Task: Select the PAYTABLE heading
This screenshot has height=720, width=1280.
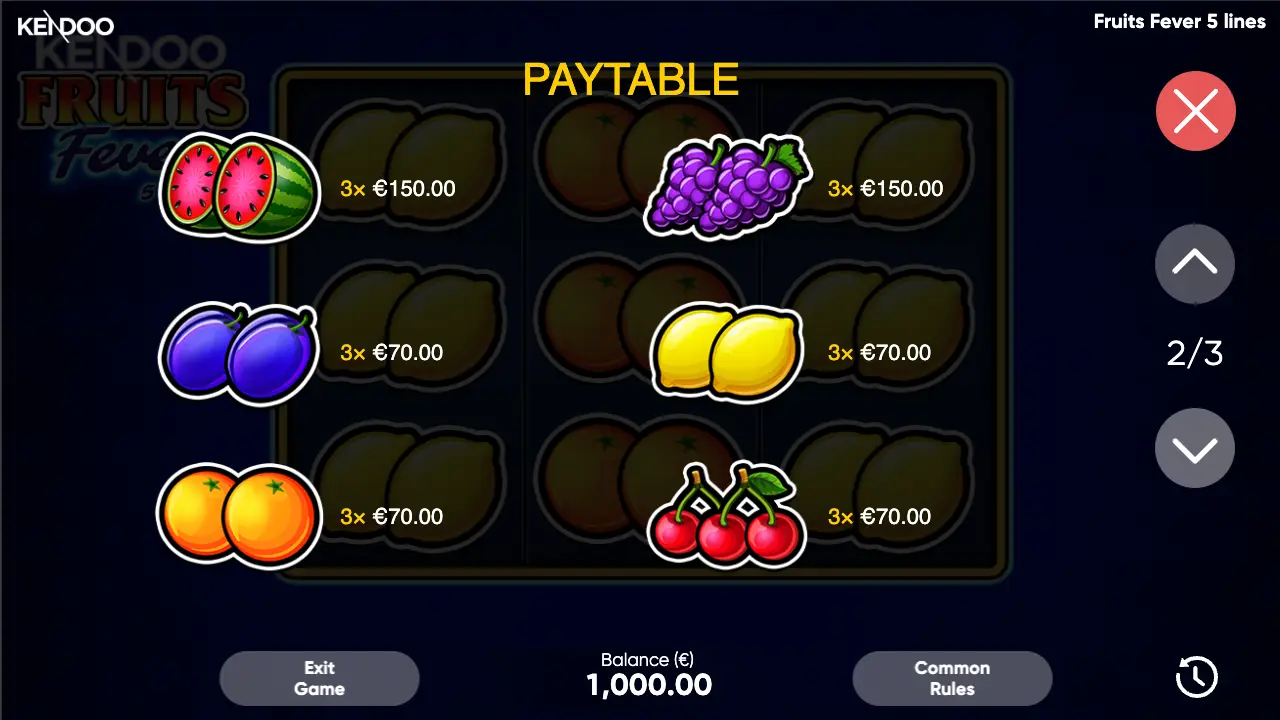Action: (x=629, y=79)
